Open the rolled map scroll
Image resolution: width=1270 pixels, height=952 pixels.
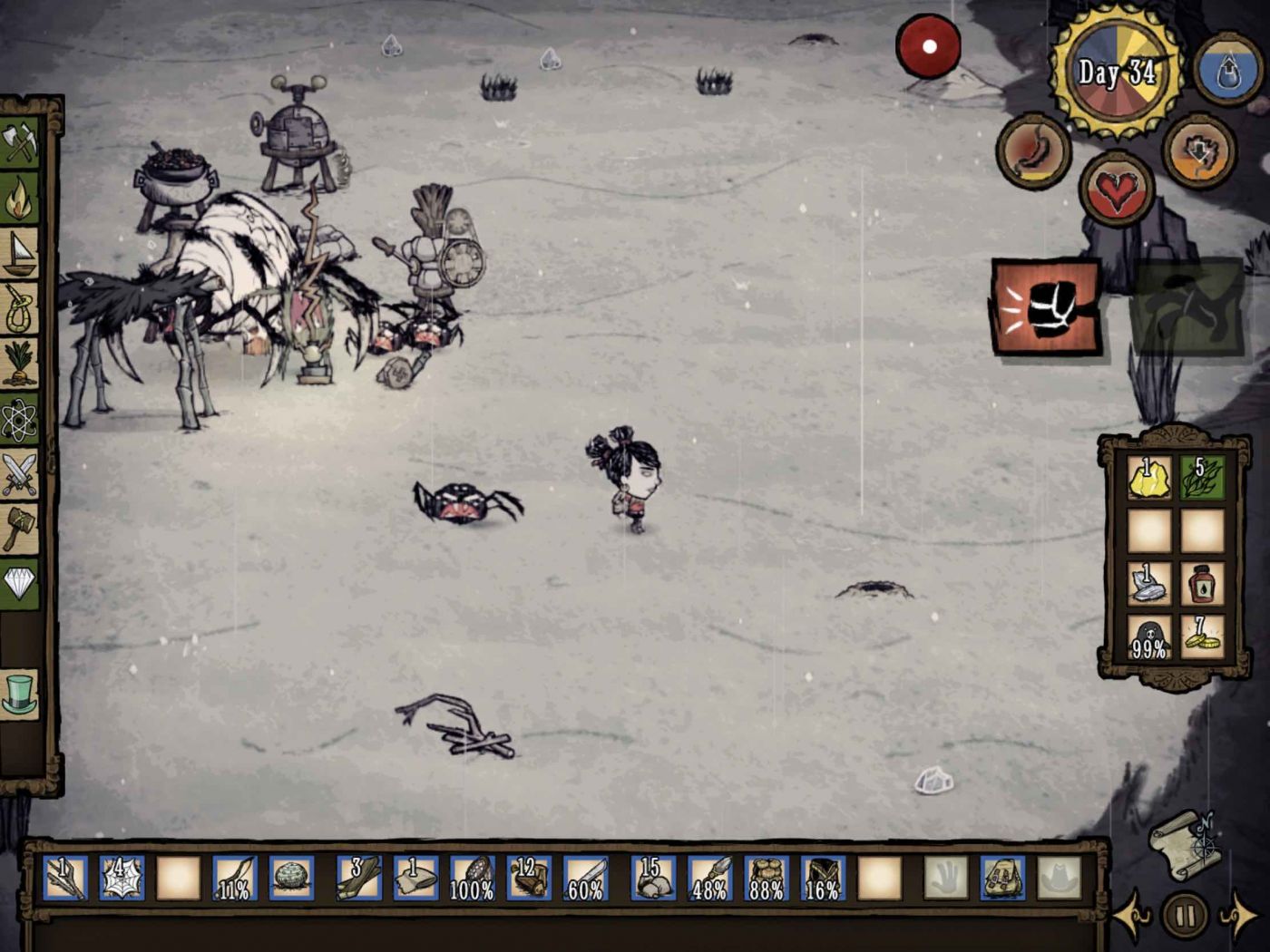point(1185,843)
